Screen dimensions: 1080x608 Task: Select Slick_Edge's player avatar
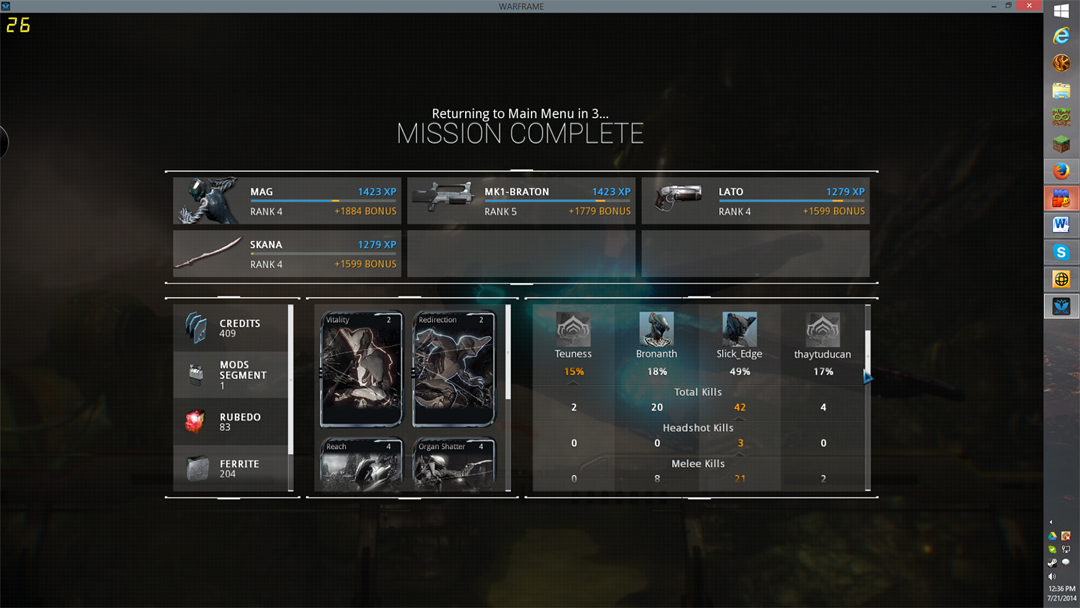tap(739, 329)
